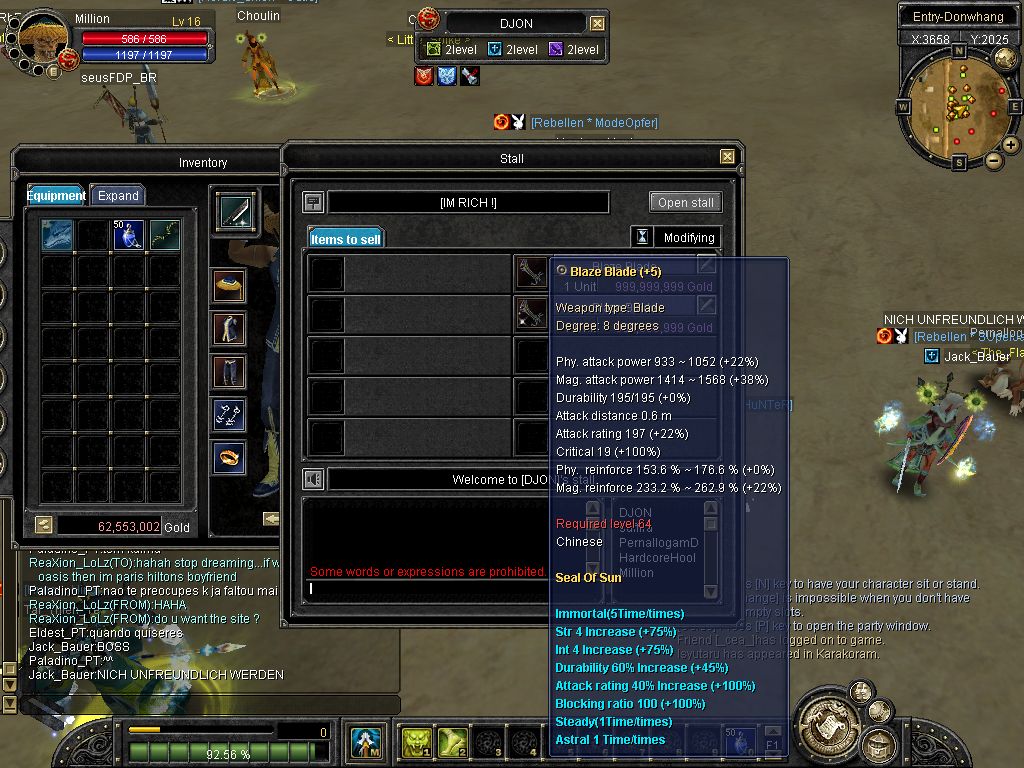Screen dimensions: 1024x768
Task: Select the blue potion stack of 50
Action: pyautogui.click(x=128, y=235)
